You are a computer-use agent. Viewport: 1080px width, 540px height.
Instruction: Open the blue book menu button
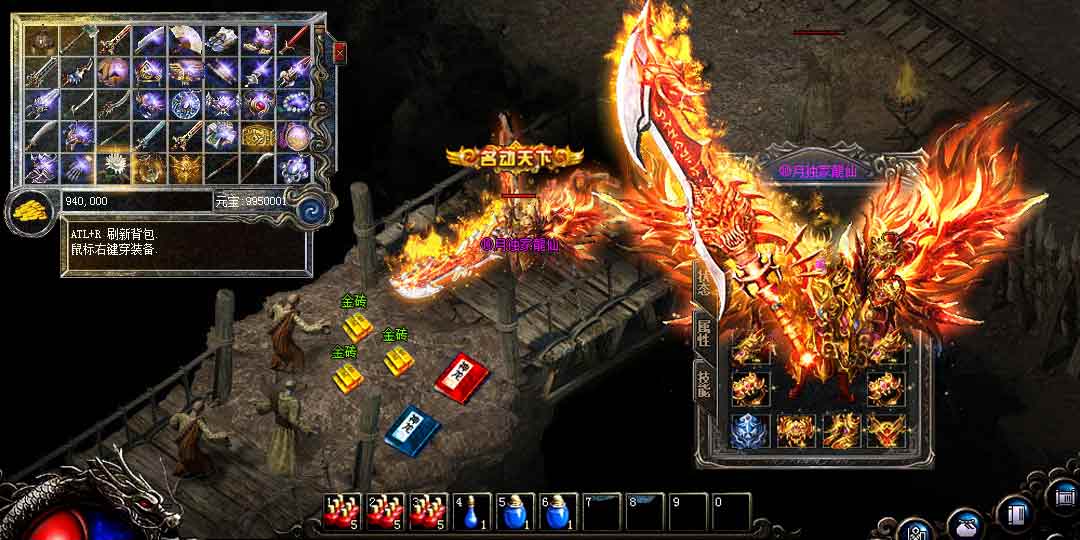point(1016,514)
